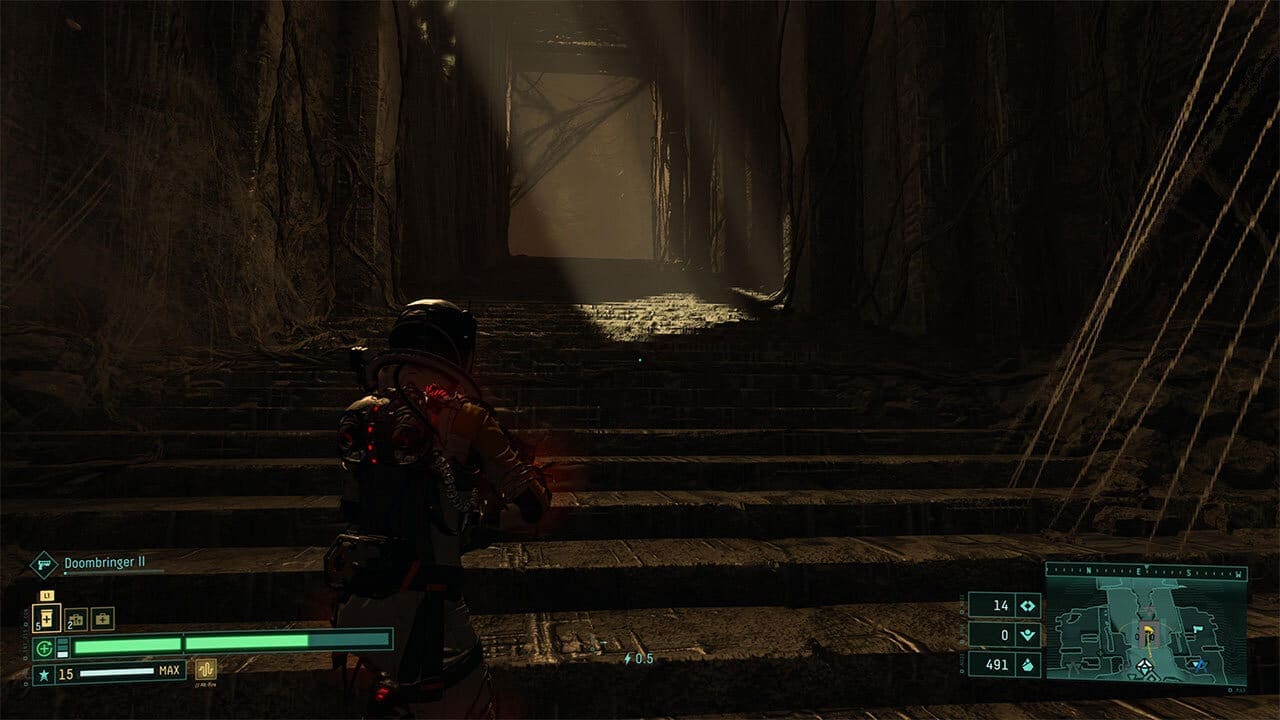Click the adrenaline 0.5 lightning counter
This screenshot has height=720, width=1280.
pos(635,658)
